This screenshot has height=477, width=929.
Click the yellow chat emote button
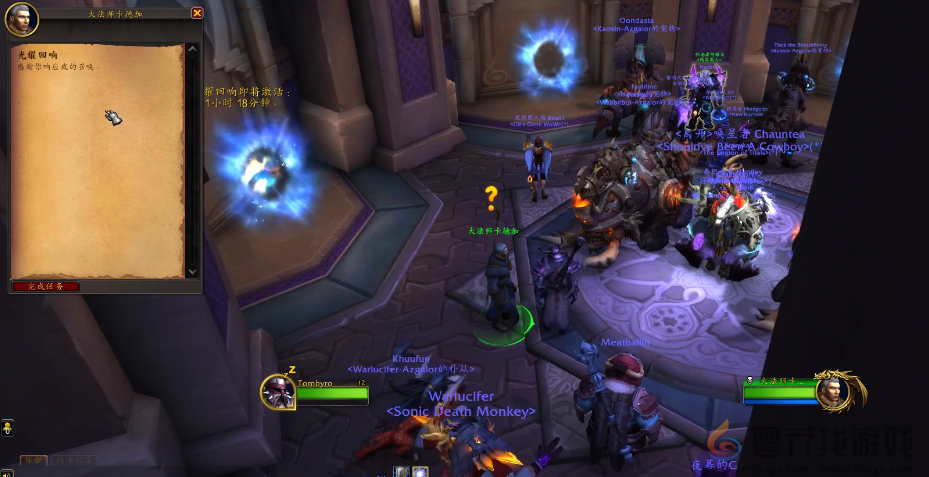[7, 428]
